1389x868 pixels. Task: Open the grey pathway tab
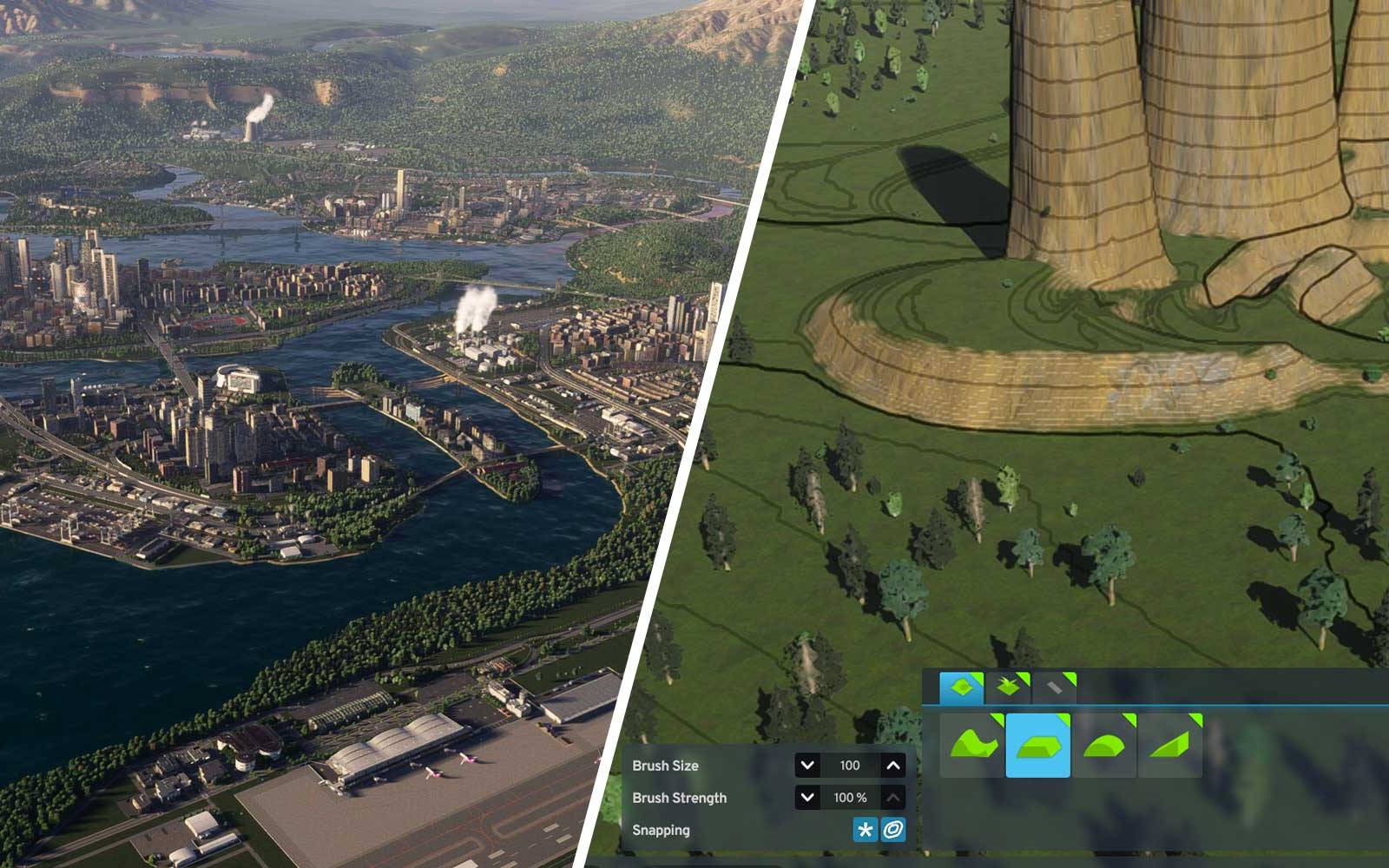pyautogui.click(x=1054, y=688)
